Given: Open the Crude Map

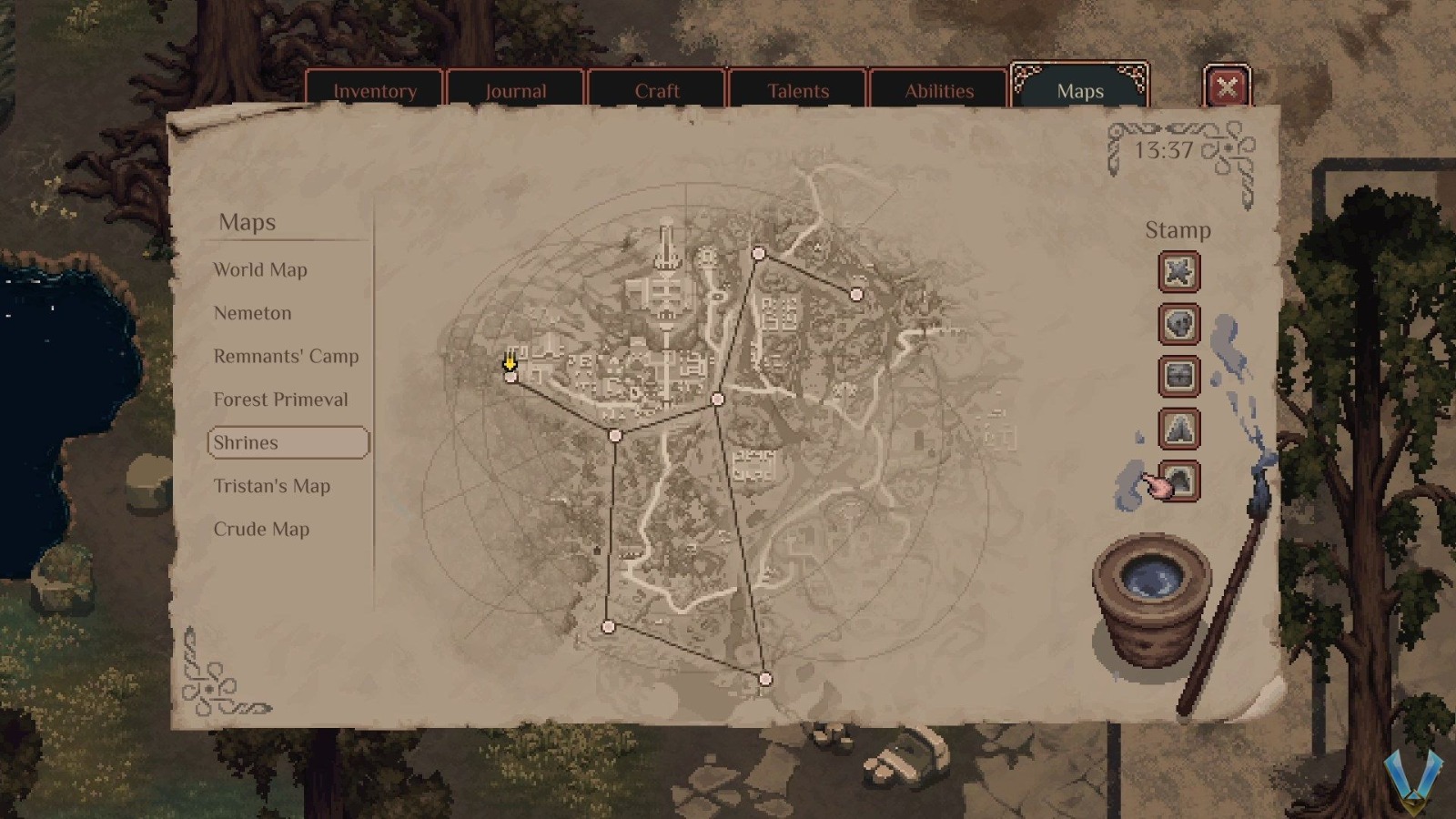Looking at the screenshot, I should click(263, 529).
